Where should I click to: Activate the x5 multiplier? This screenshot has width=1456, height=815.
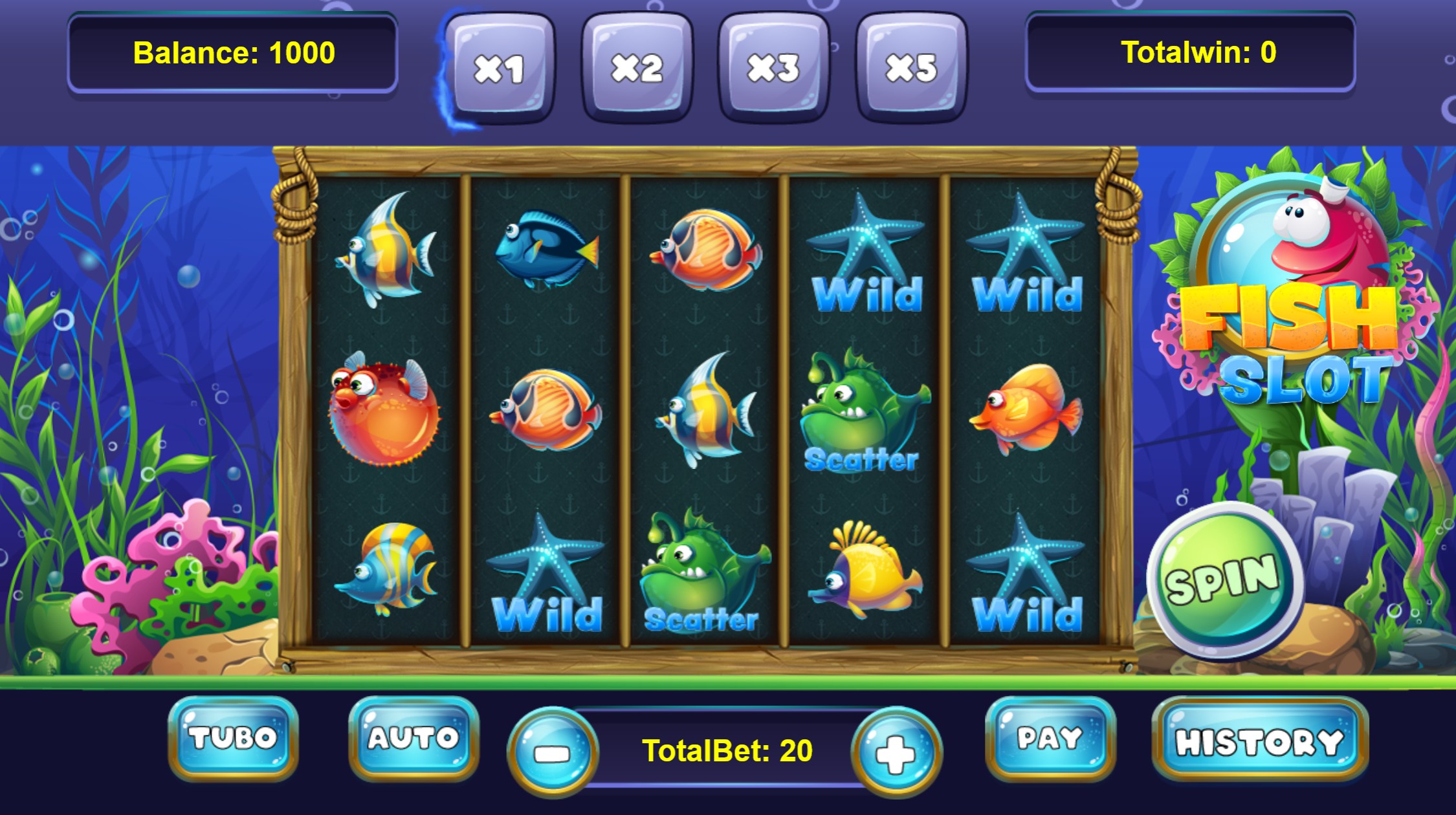click(x=911, y=68)
